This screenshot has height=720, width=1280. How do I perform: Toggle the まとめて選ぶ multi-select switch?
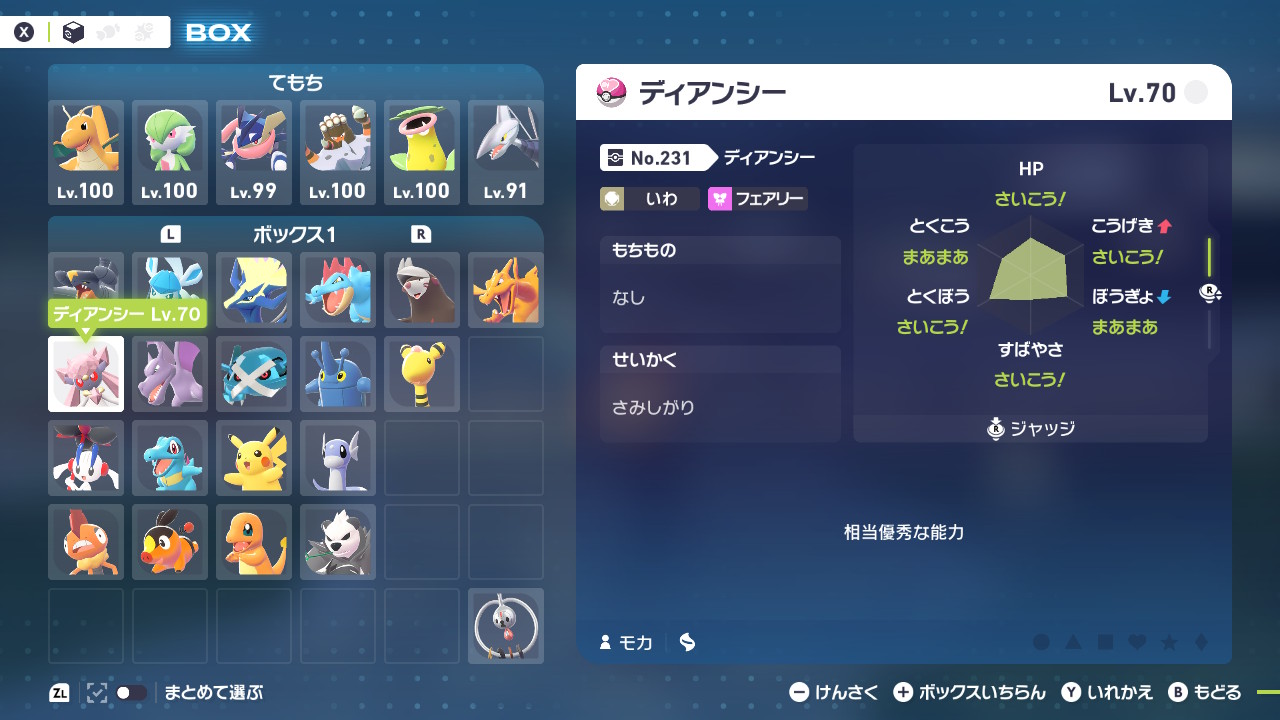coord(131,692)
